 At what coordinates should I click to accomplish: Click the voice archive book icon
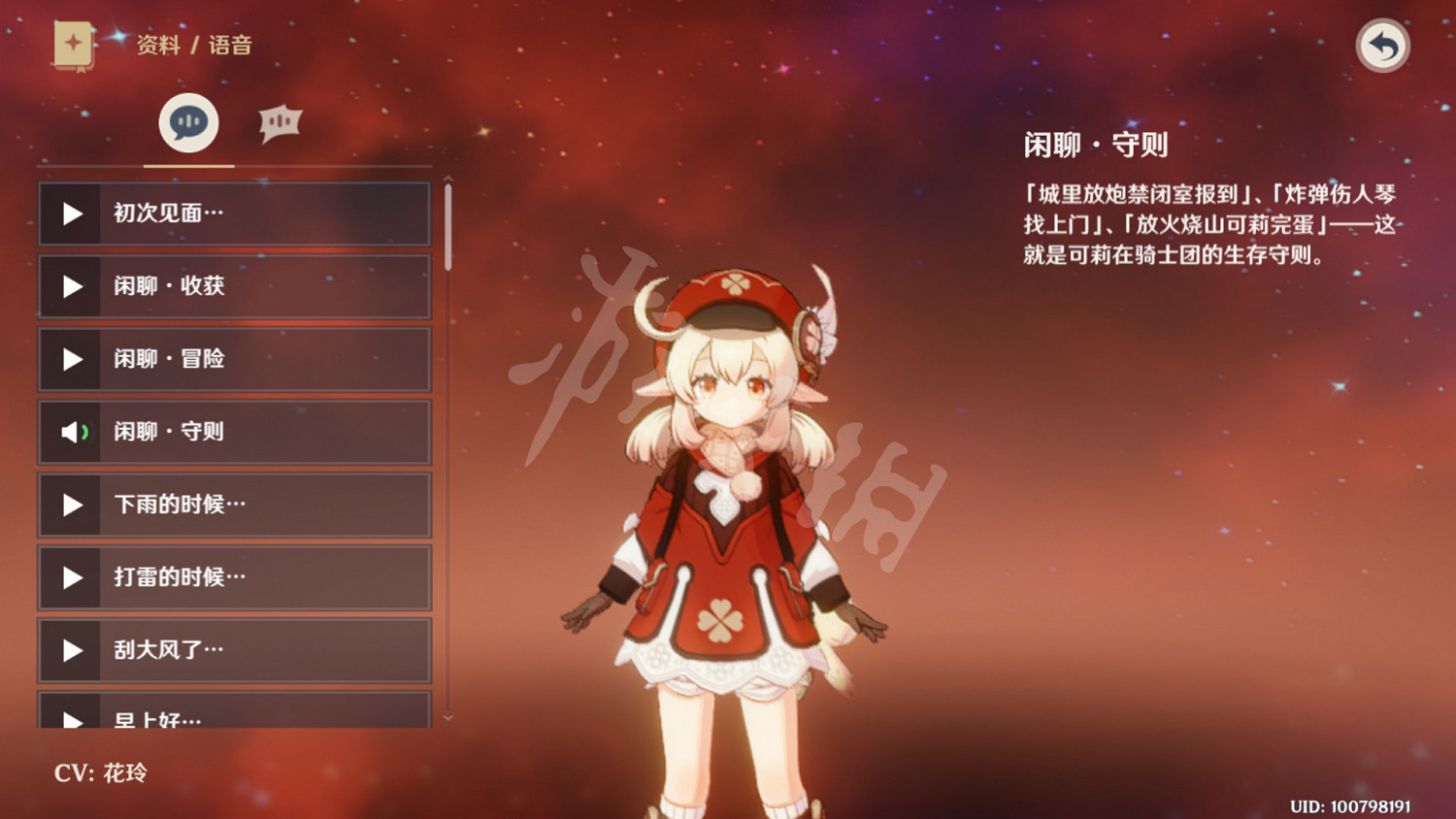point(73,45)
